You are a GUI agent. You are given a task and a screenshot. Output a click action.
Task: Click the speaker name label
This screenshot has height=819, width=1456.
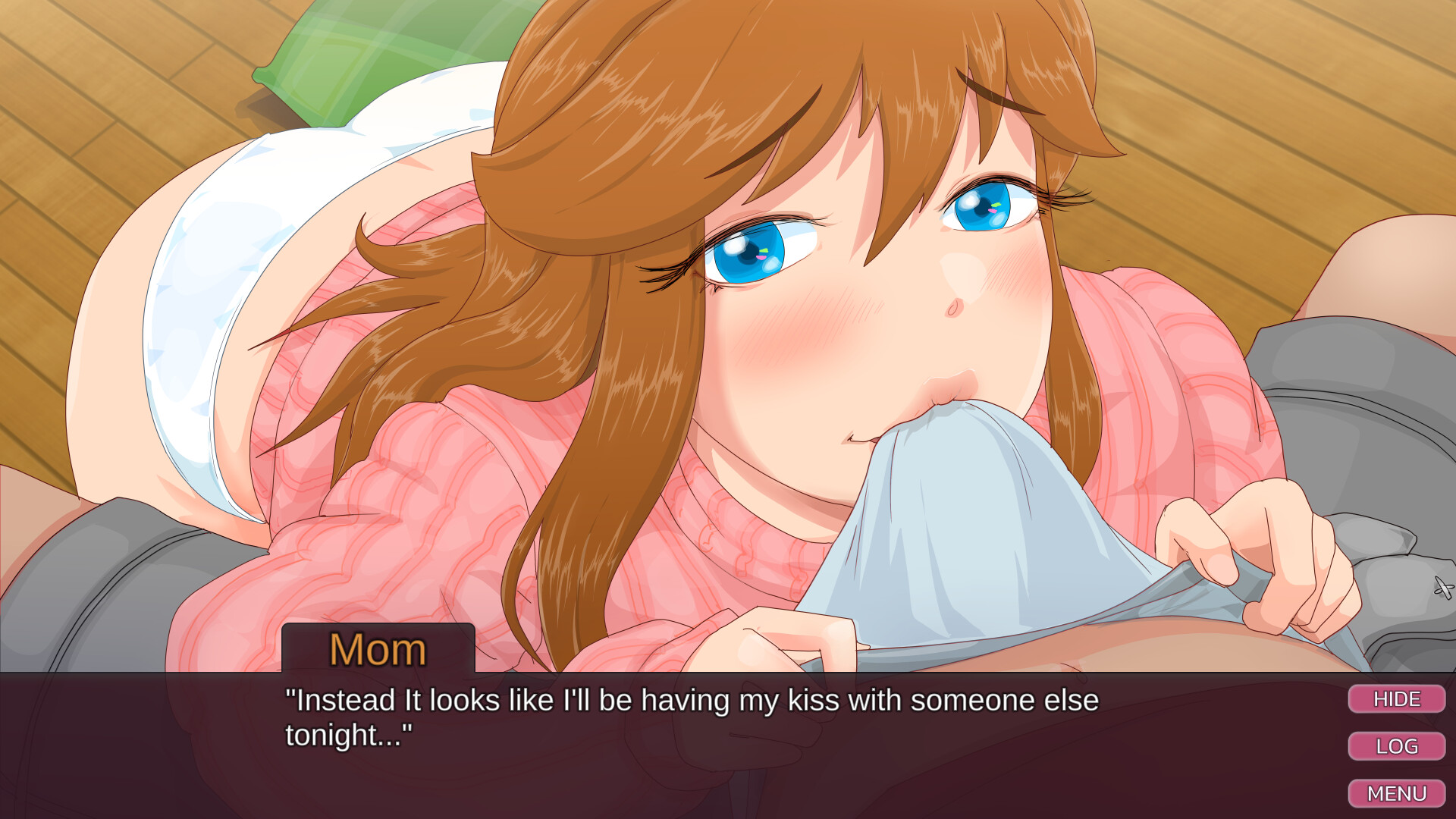point(379,648)
